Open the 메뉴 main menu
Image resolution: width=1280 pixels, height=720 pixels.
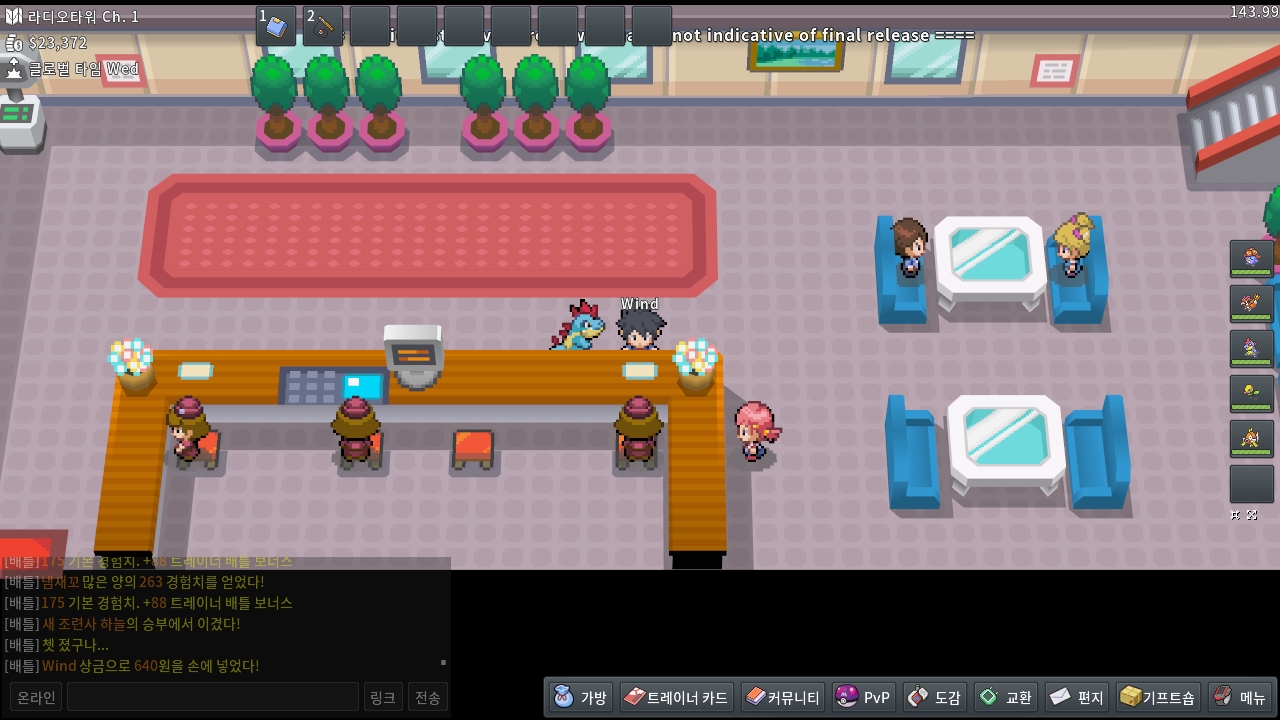pos(1240,697)
